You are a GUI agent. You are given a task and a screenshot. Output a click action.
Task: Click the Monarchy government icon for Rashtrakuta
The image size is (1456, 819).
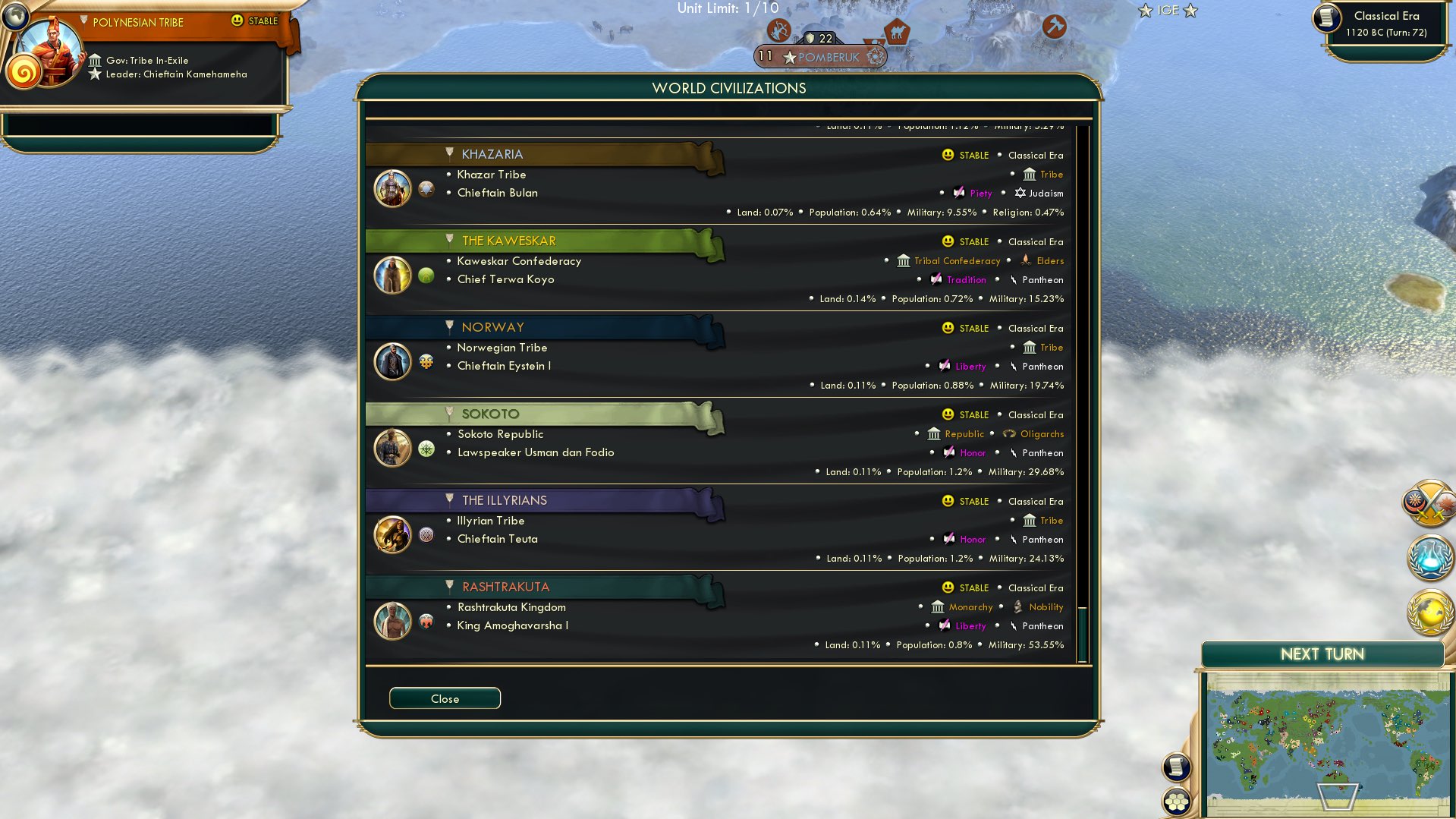[x=937, y=606]
